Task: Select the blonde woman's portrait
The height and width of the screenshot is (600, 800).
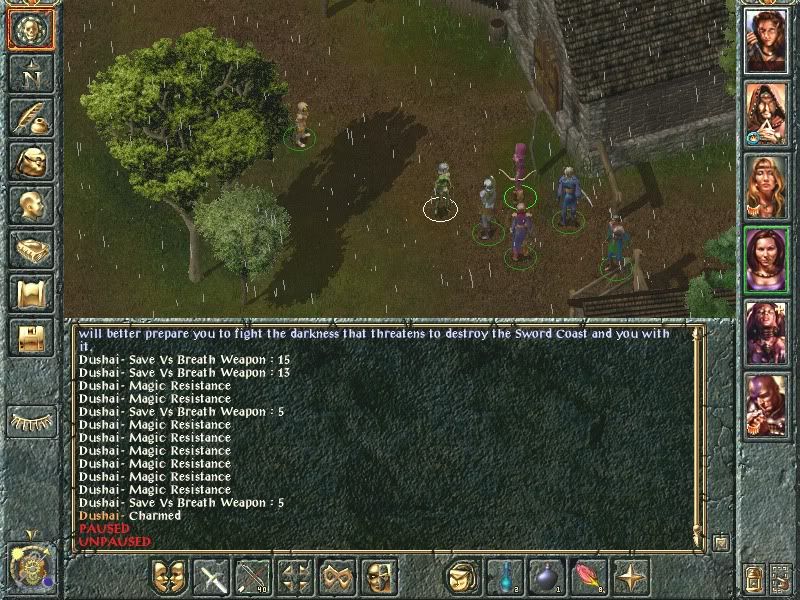Action: click(766, 185)
